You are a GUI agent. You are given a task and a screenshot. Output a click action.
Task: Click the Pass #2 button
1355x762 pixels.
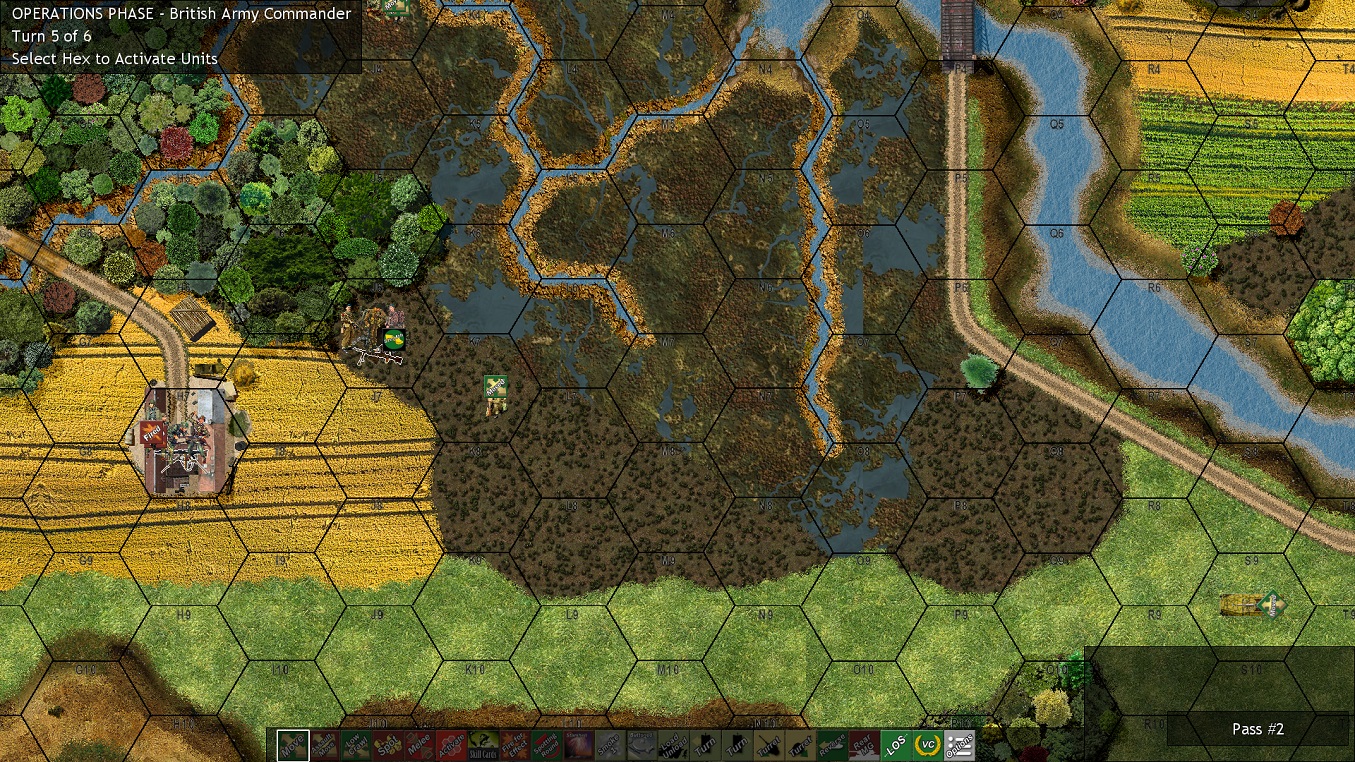pyautogui.click(x=1257, y=729)
